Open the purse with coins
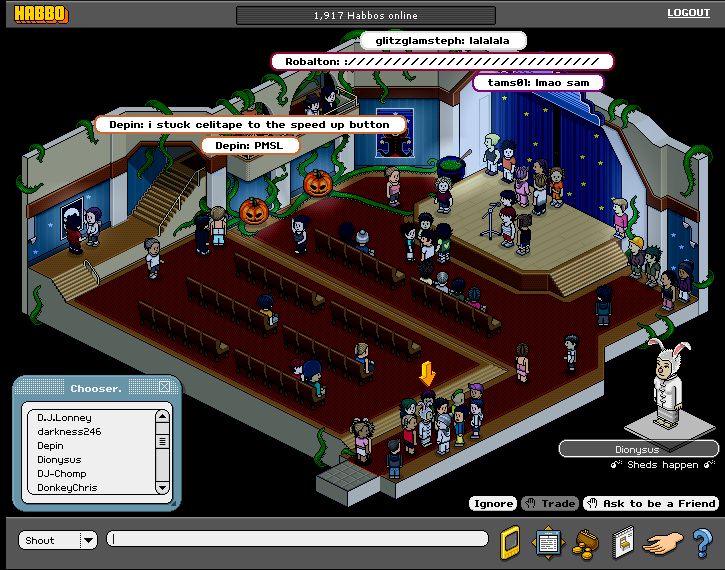This screenshot has height=570, width=725. tap(586, 541)
